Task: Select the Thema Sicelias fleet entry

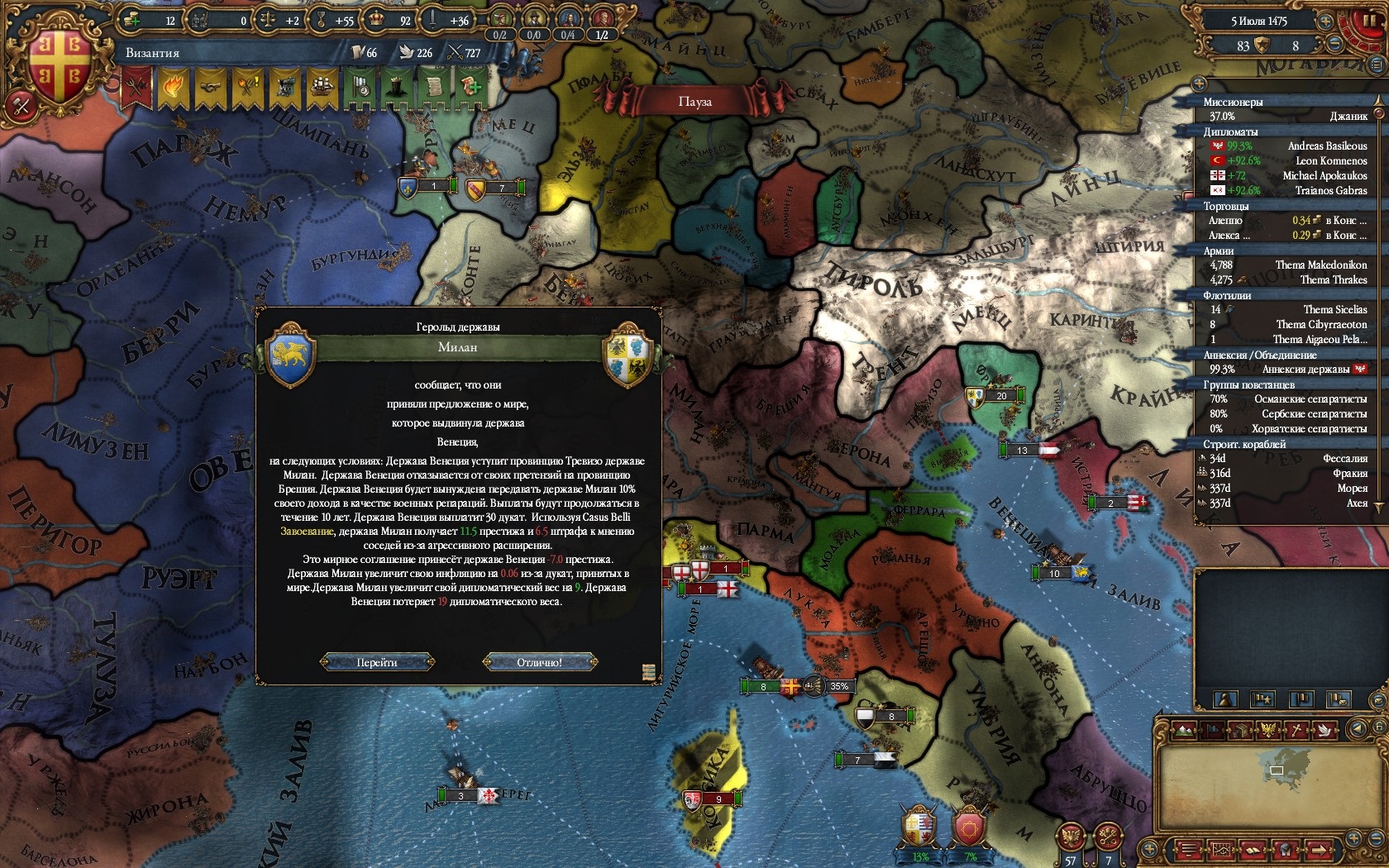Action: [x=1334, y=310]
